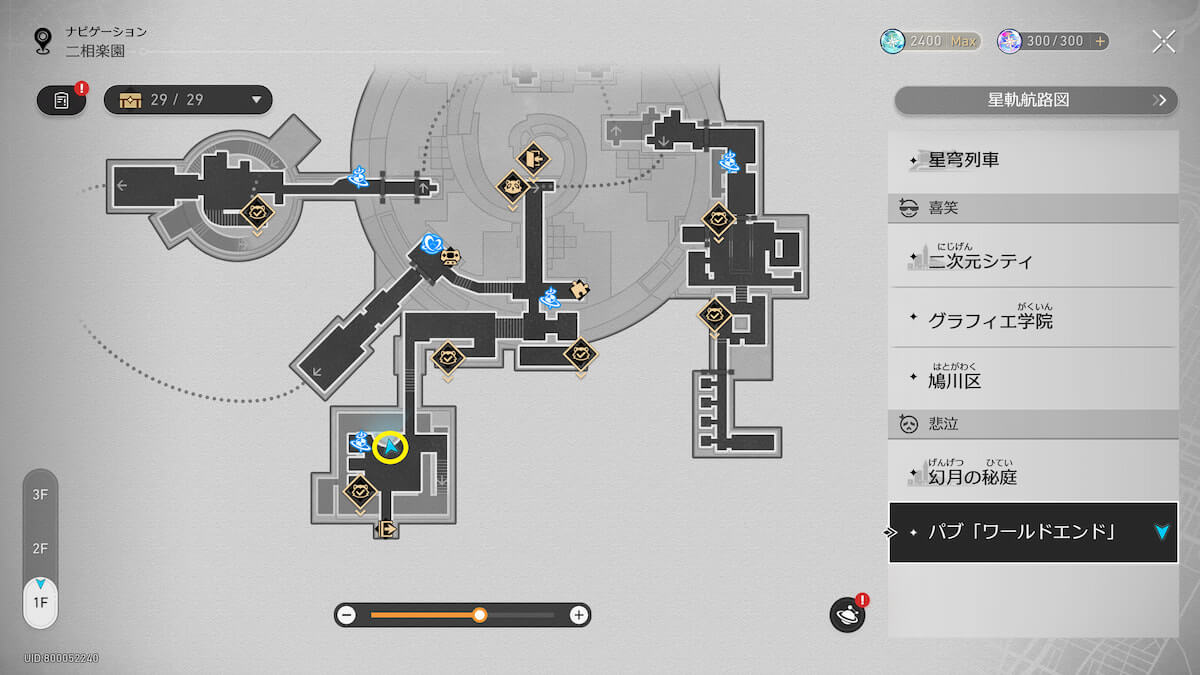Show the 1F floor map
Image resolution: width=1200 pixels, height=675 pixels.
click(40, 602)
